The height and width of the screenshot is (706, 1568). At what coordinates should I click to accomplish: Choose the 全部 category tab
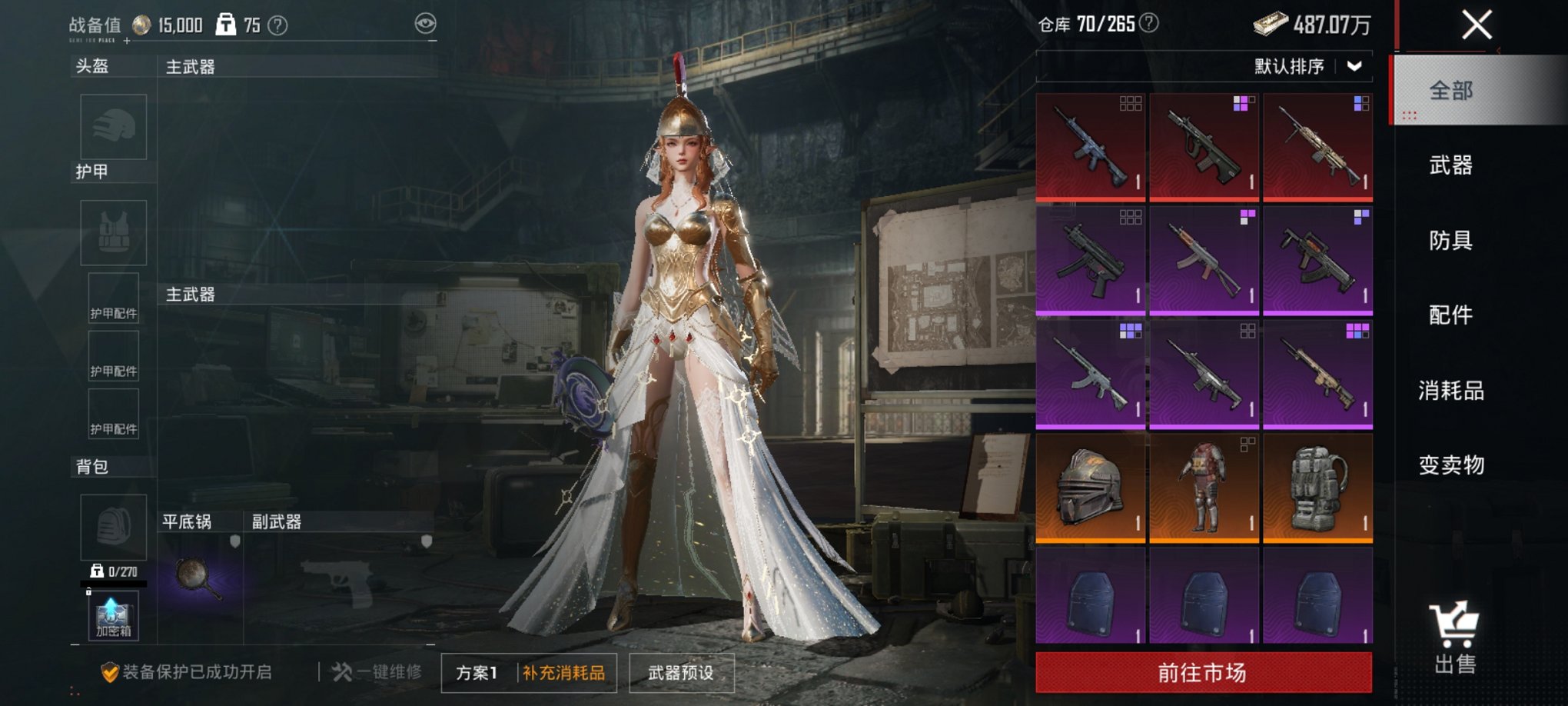[x=1450, y=91]
